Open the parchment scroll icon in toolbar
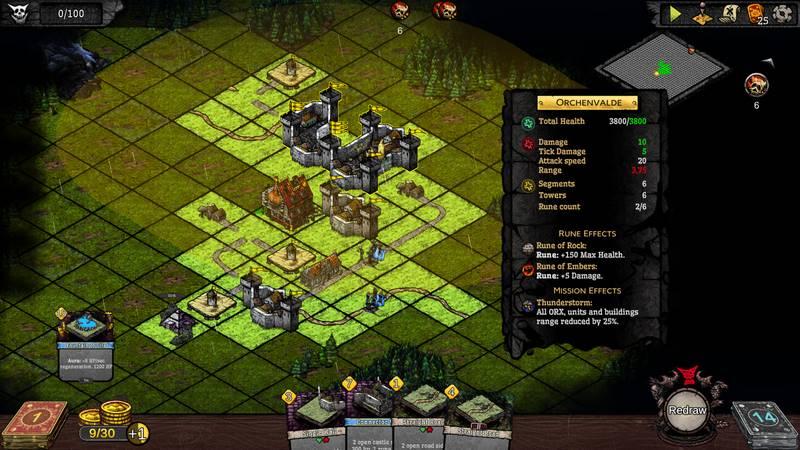This screenshot has width=800, height=450. pos(728,14)
